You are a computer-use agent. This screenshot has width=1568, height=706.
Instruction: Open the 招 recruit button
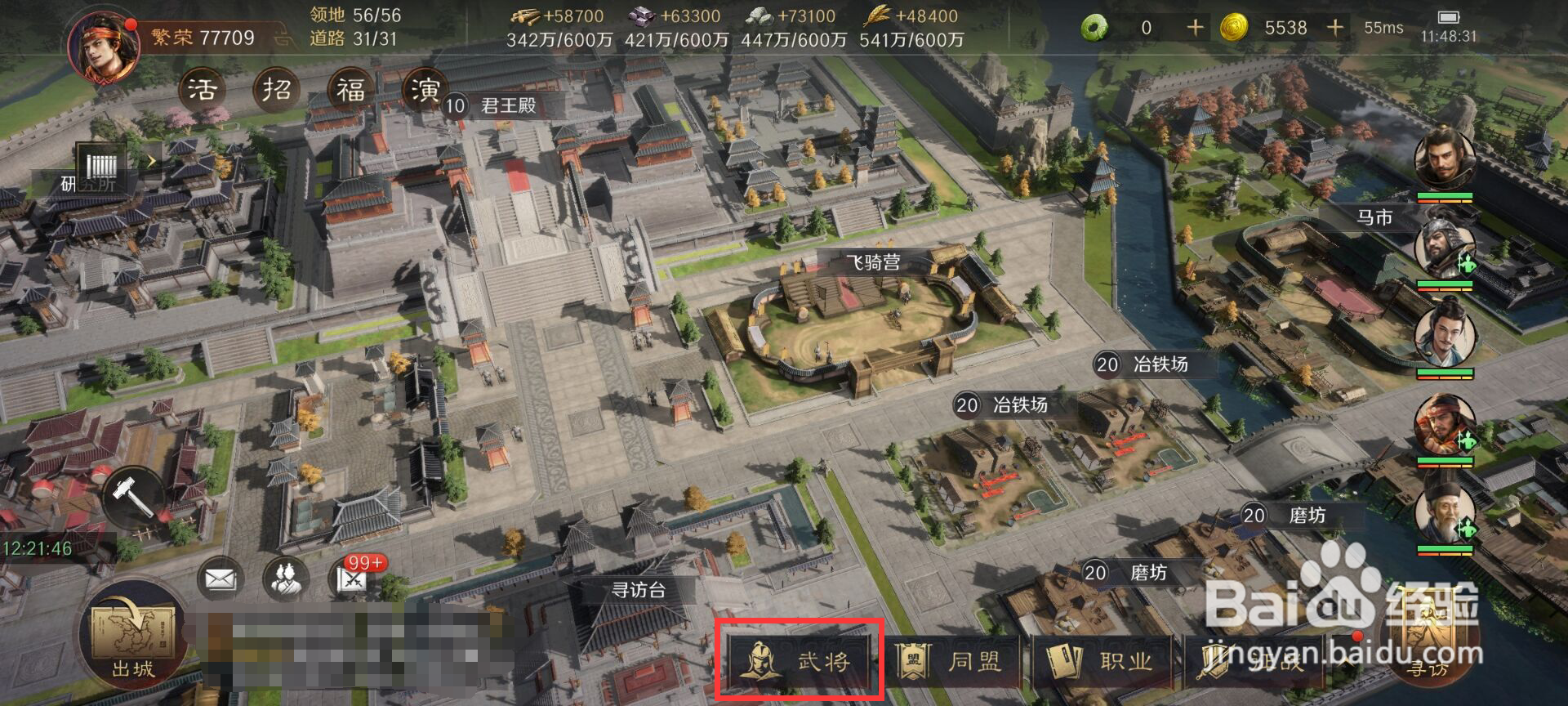pyautogui.click(x=277, y=89)
